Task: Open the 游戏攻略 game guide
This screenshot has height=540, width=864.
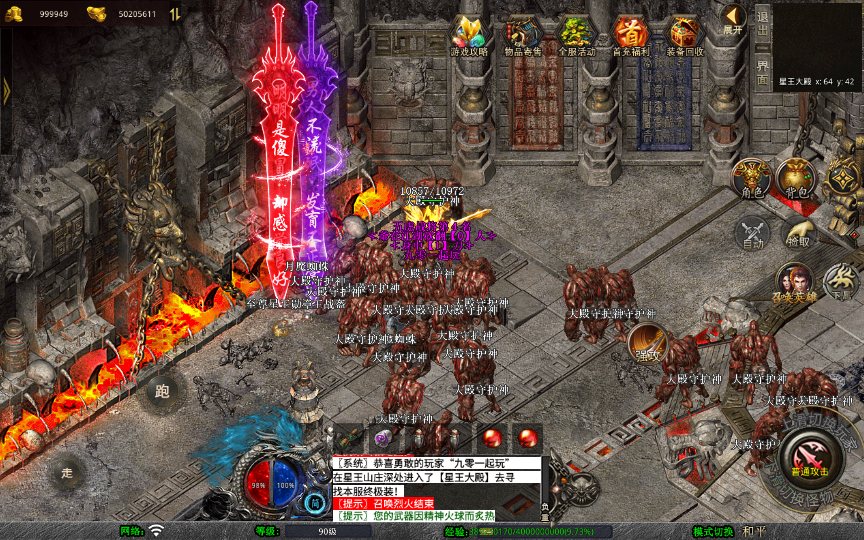Action: click(x=469, y=36)
